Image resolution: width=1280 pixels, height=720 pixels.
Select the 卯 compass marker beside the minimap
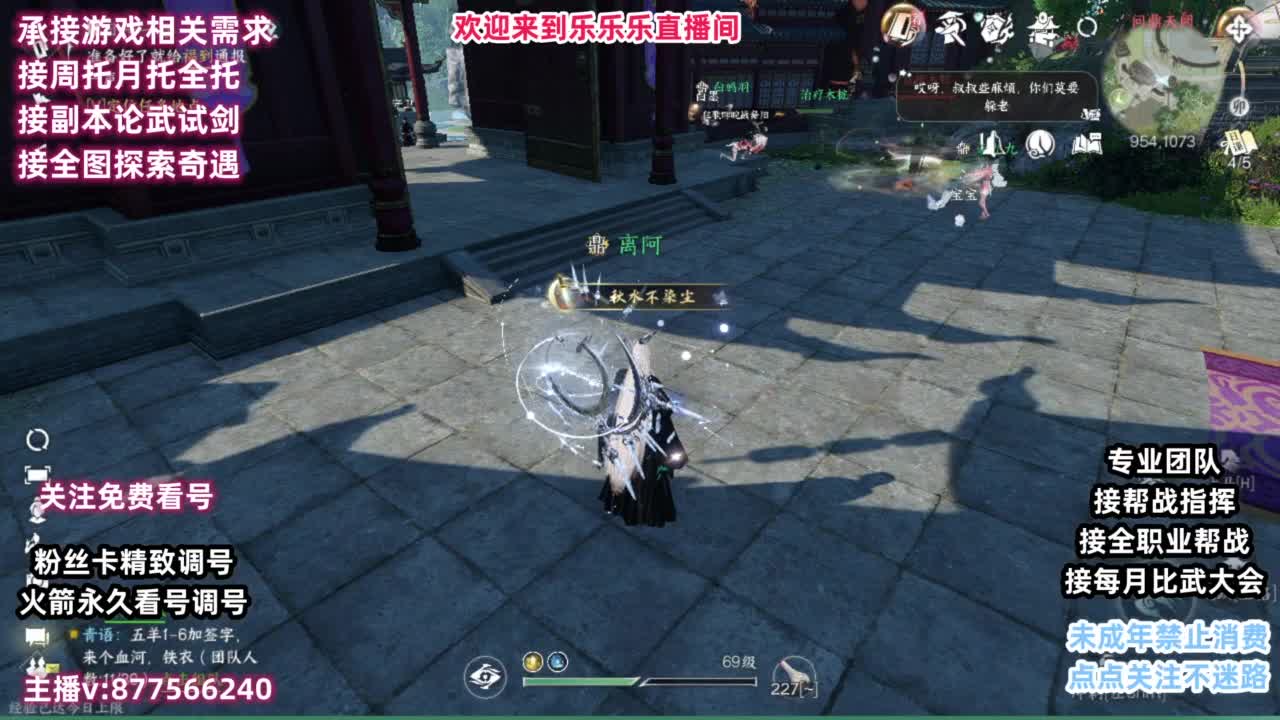coord(1241,104)
